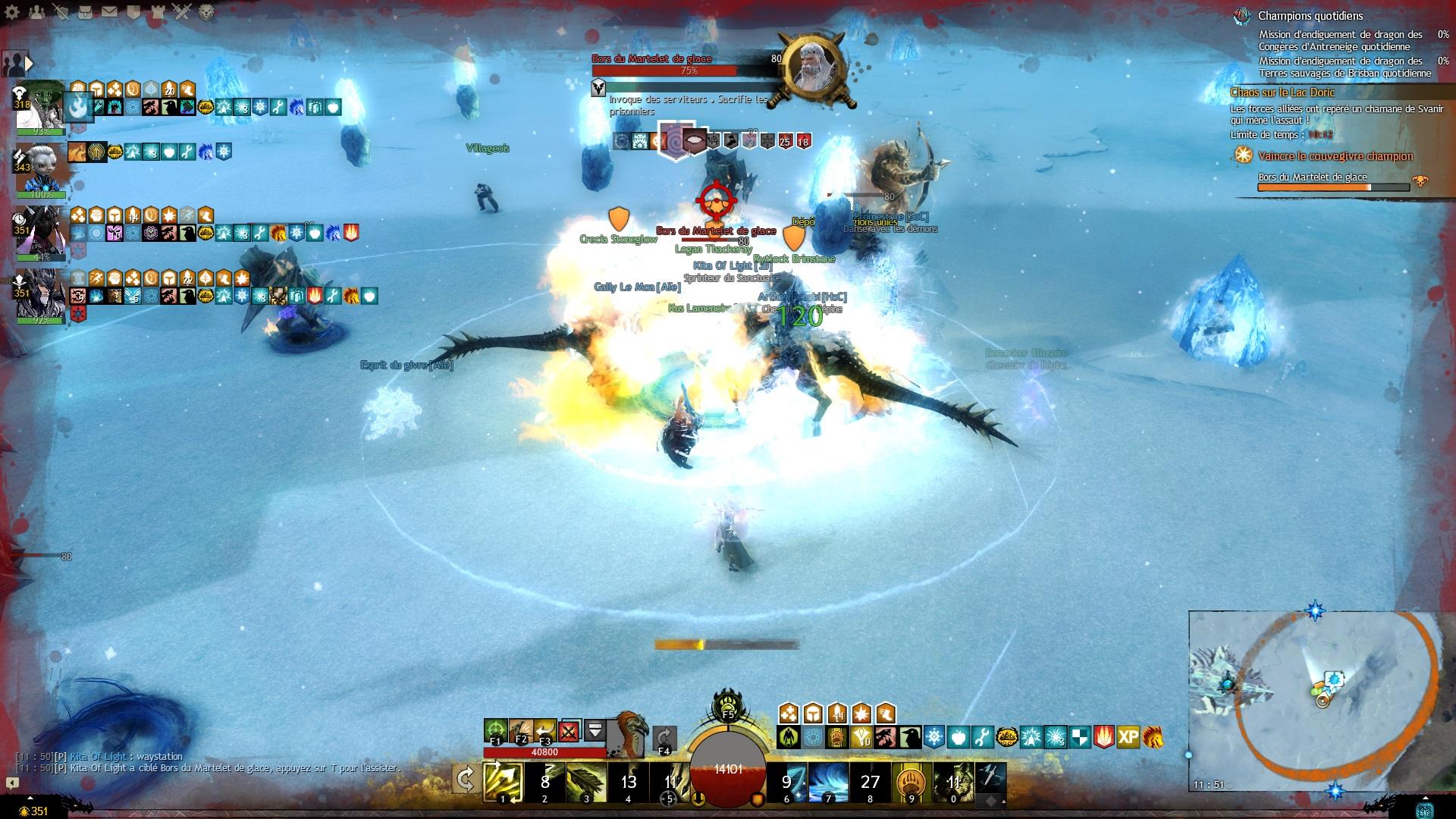Use the leaf weapon skill in slot 3
This screenshot has width=1456, height=819.
(x=586, y=783)
